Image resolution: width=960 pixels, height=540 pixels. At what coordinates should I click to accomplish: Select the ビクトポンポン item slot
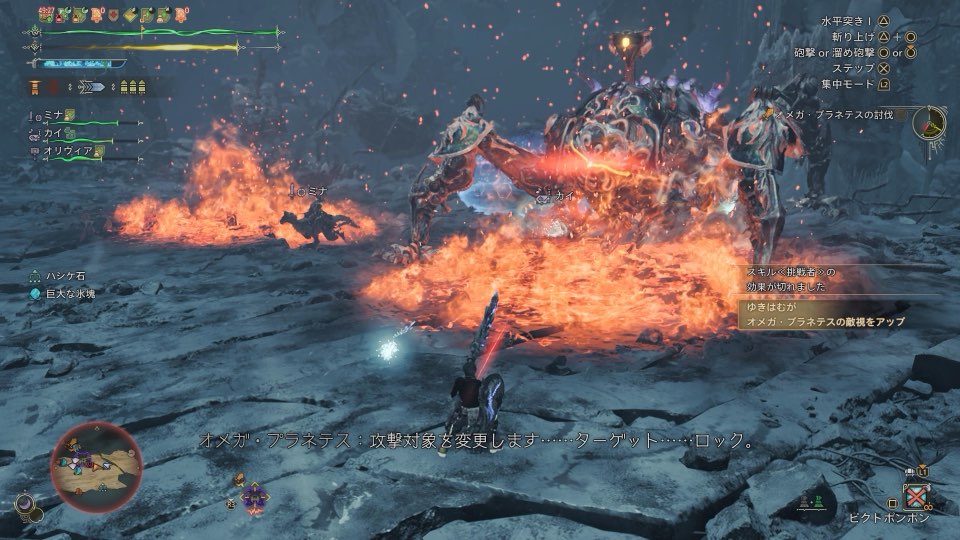[x=916, y=497]
